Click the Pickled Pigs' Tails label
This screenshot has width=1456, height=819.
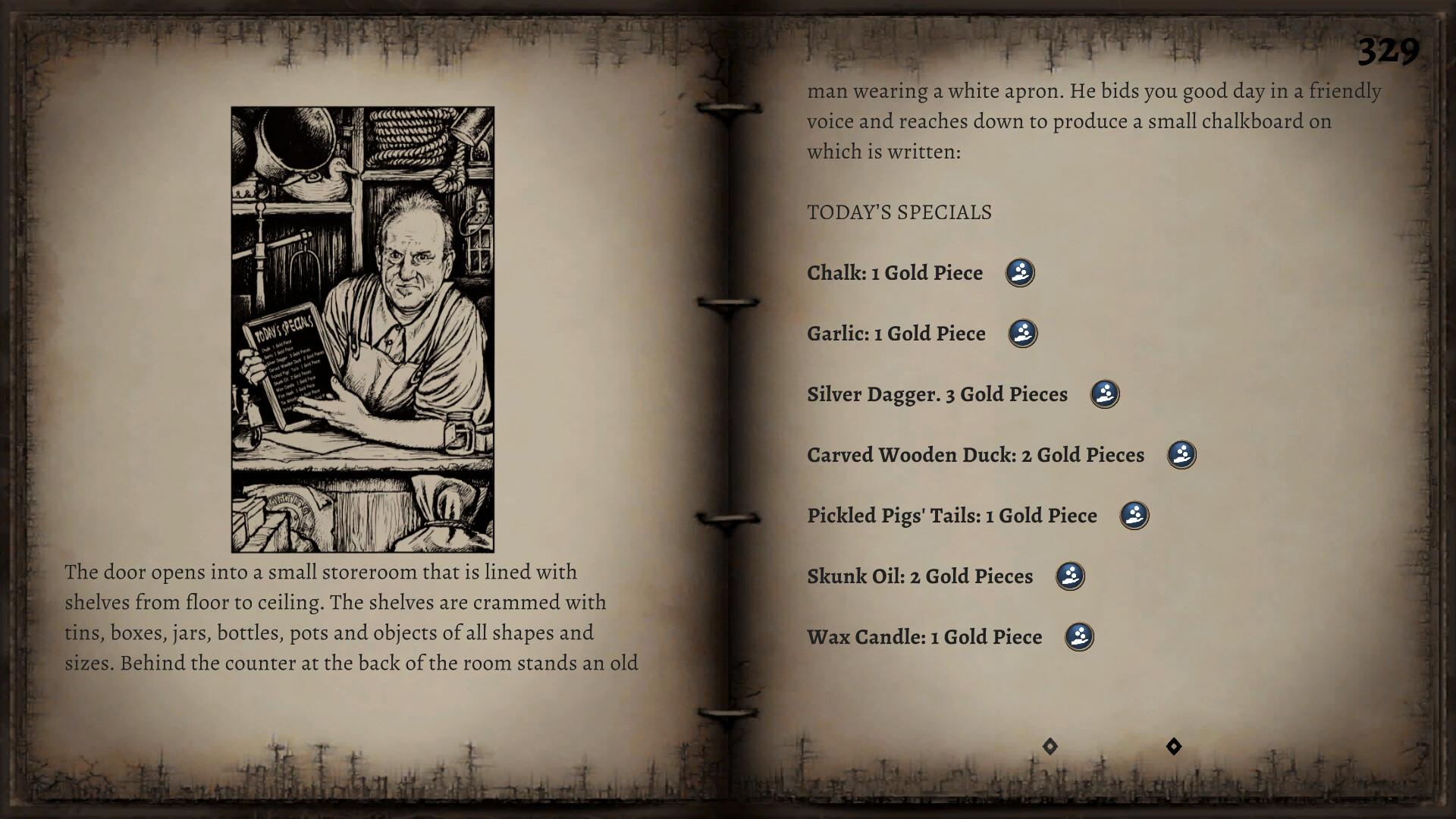click(951, 515)
